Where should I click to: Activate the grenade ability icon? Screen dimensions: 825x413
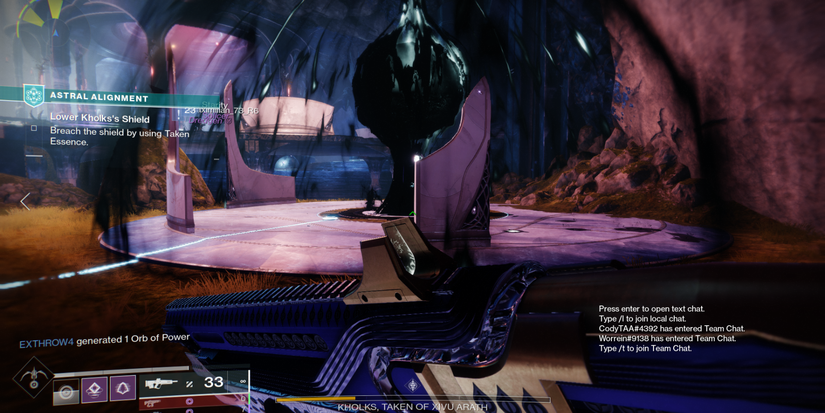pos(67,391)
